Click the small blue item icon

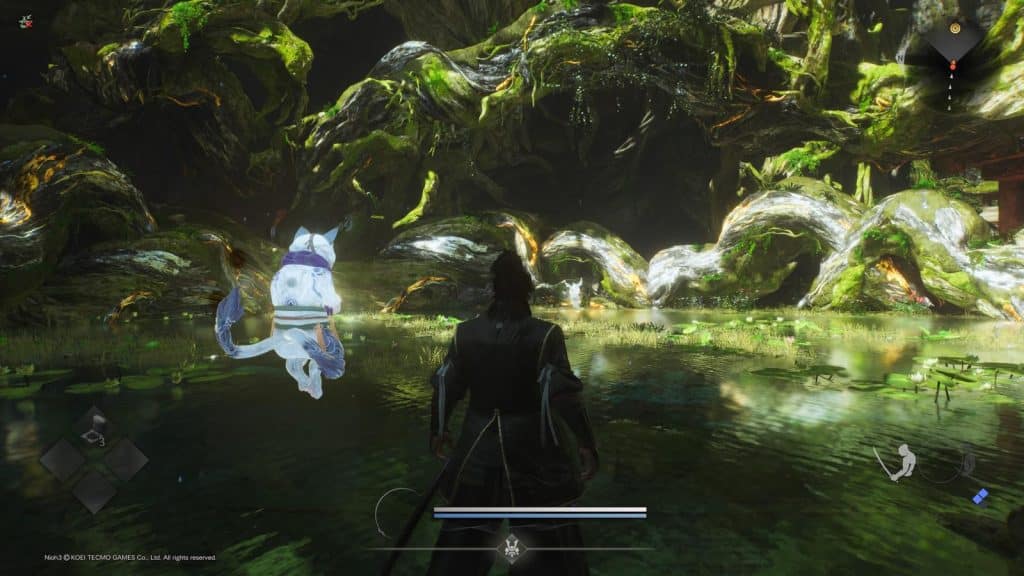point(980,497)
